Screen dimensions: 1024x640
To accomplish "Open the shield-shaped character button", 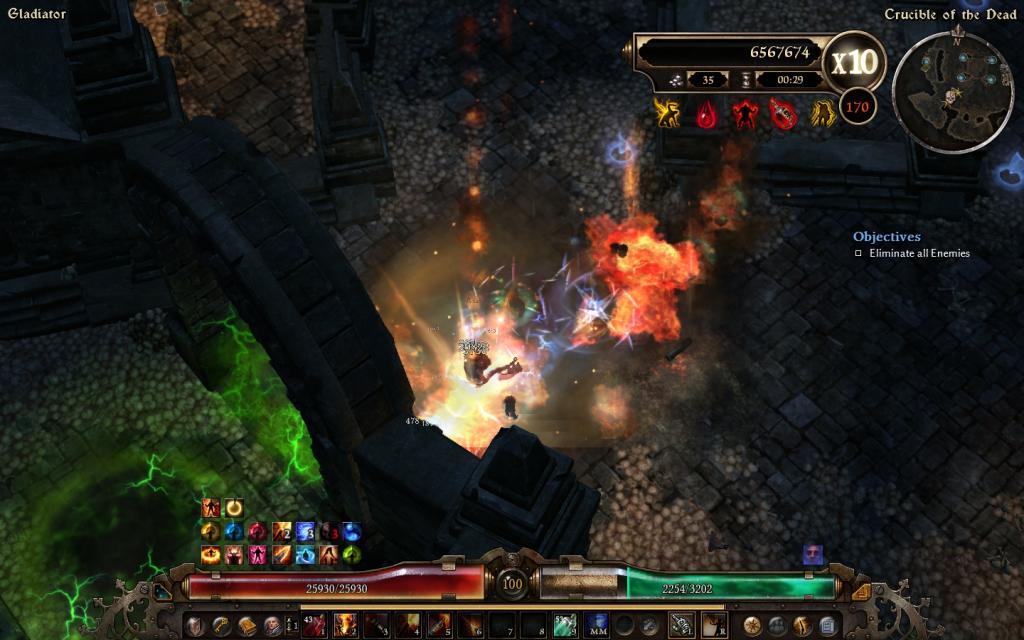I will 196,626.
